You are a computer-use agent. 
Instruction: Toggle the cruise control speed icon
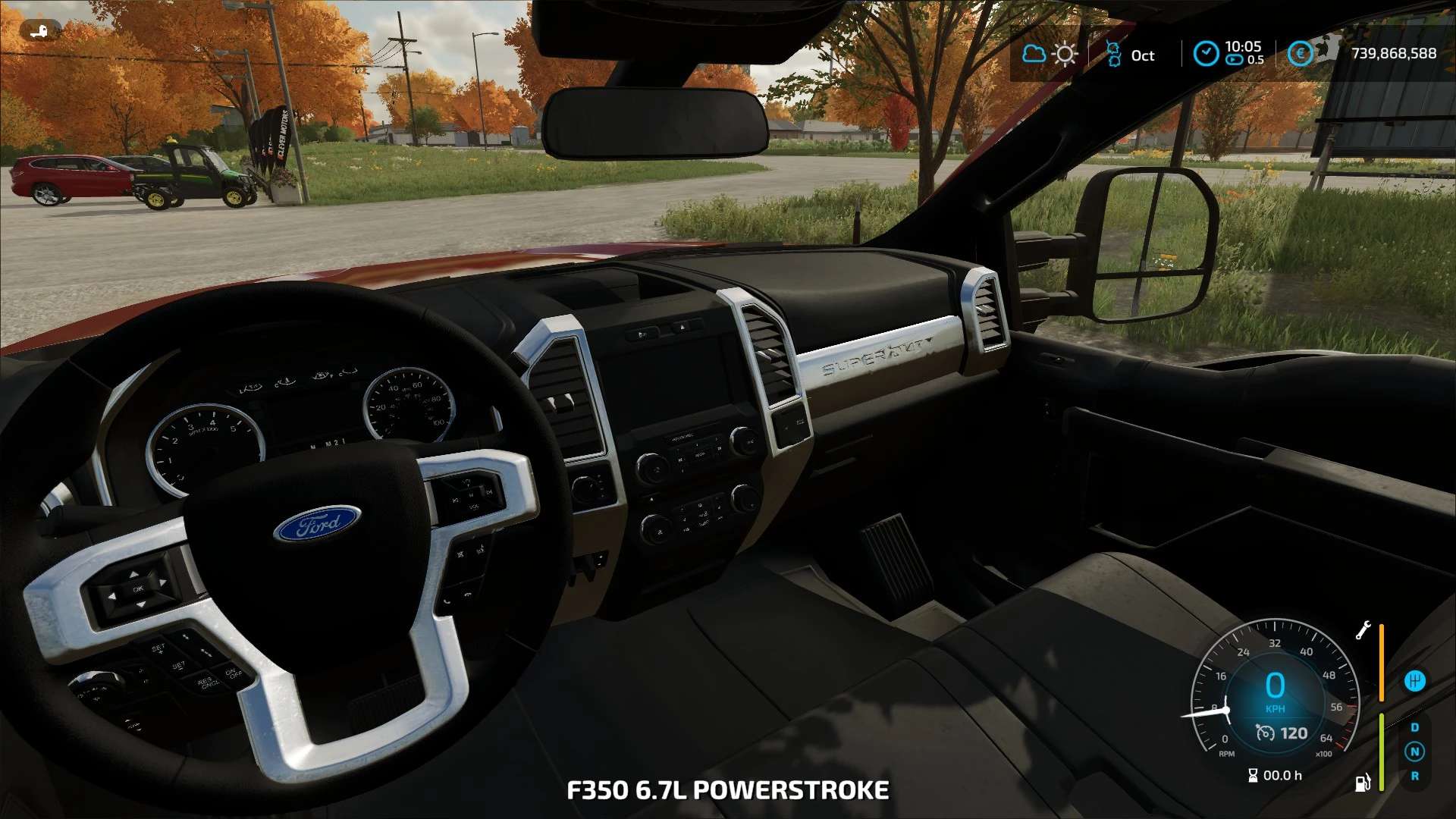point(1265,733)
